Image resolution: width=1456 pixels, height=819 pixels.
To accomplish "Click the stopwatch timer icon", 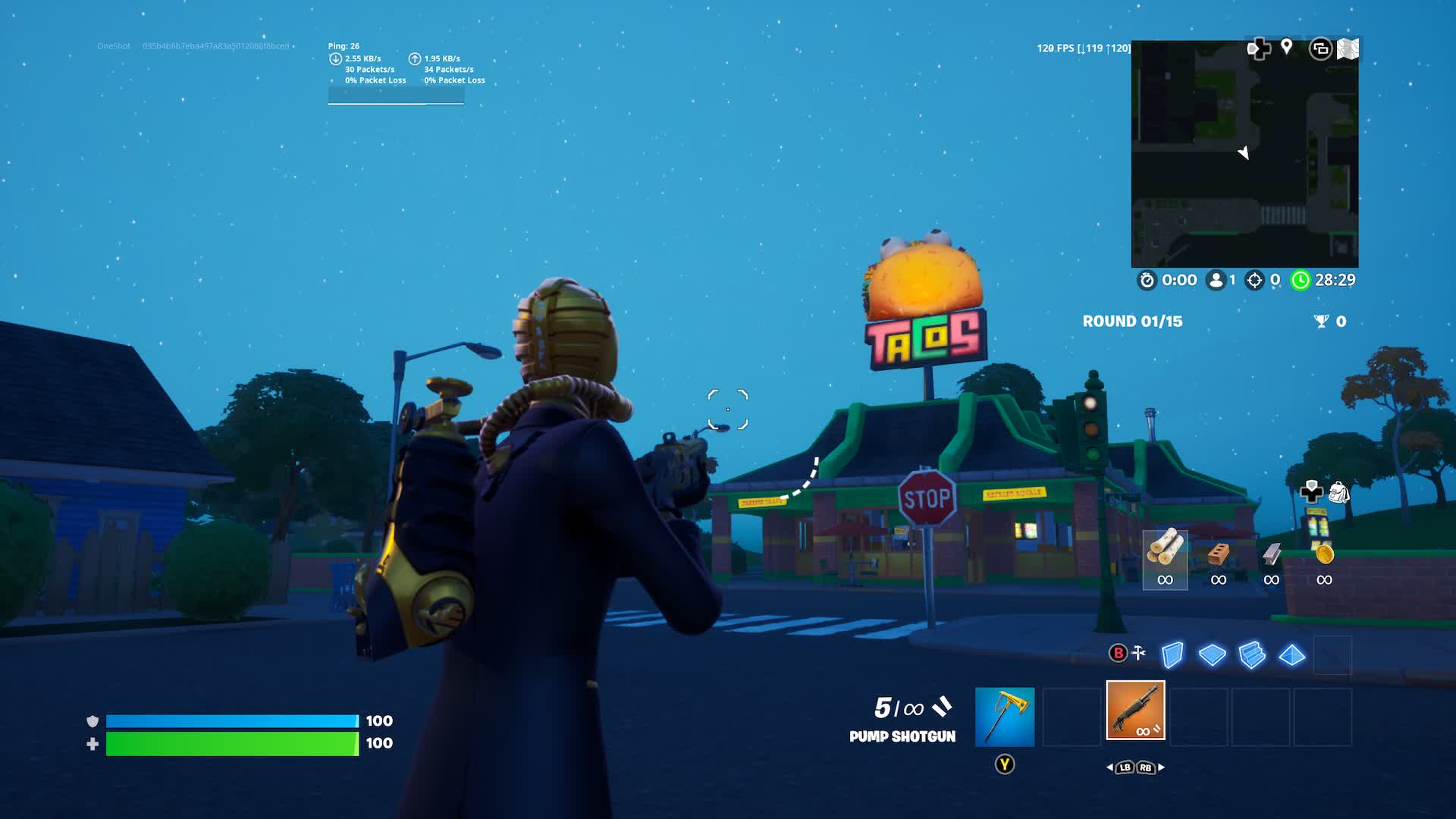I will 1147,280.
